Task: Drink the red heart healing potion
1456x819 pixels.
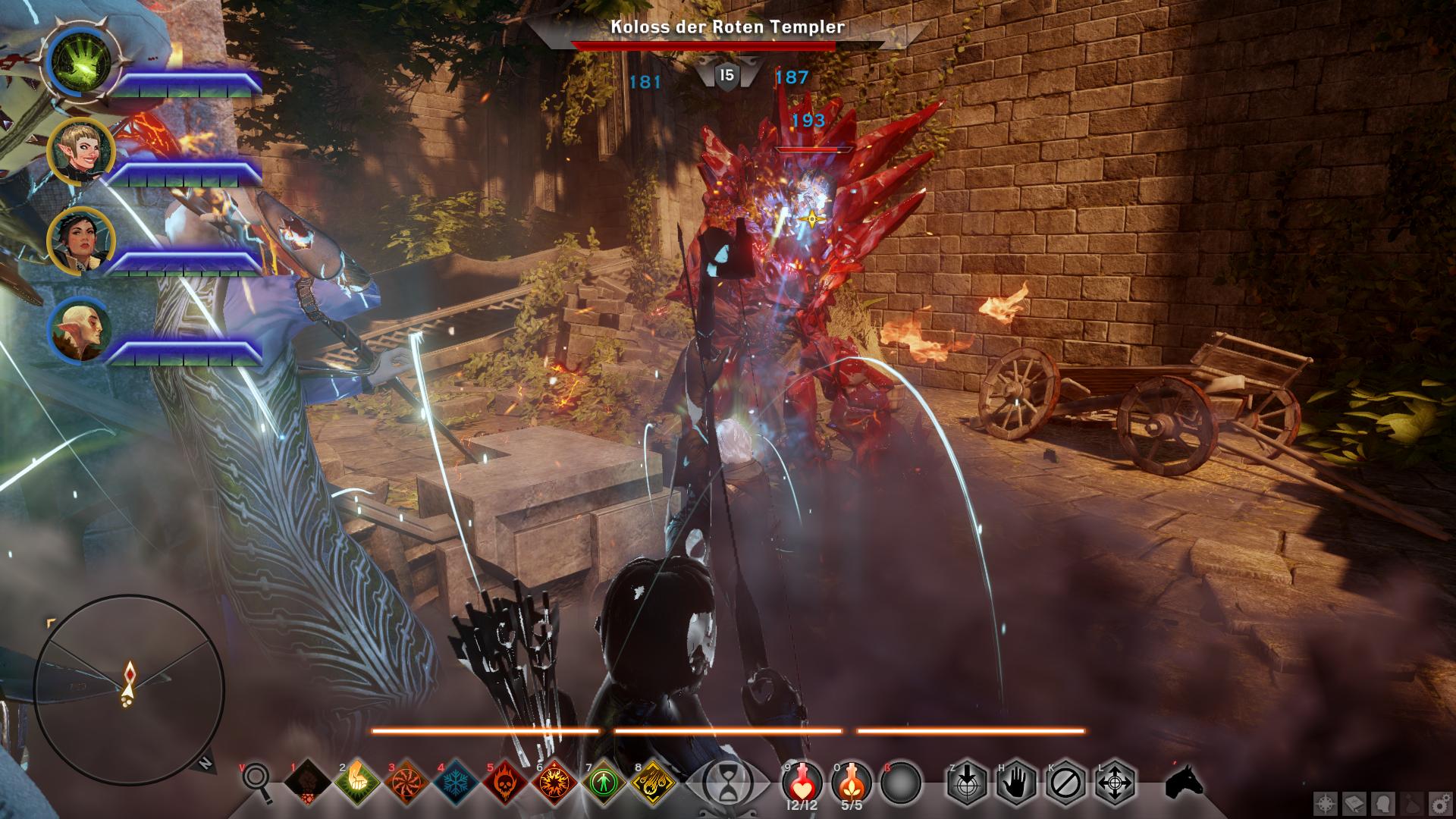Action: tap(802, 781)
